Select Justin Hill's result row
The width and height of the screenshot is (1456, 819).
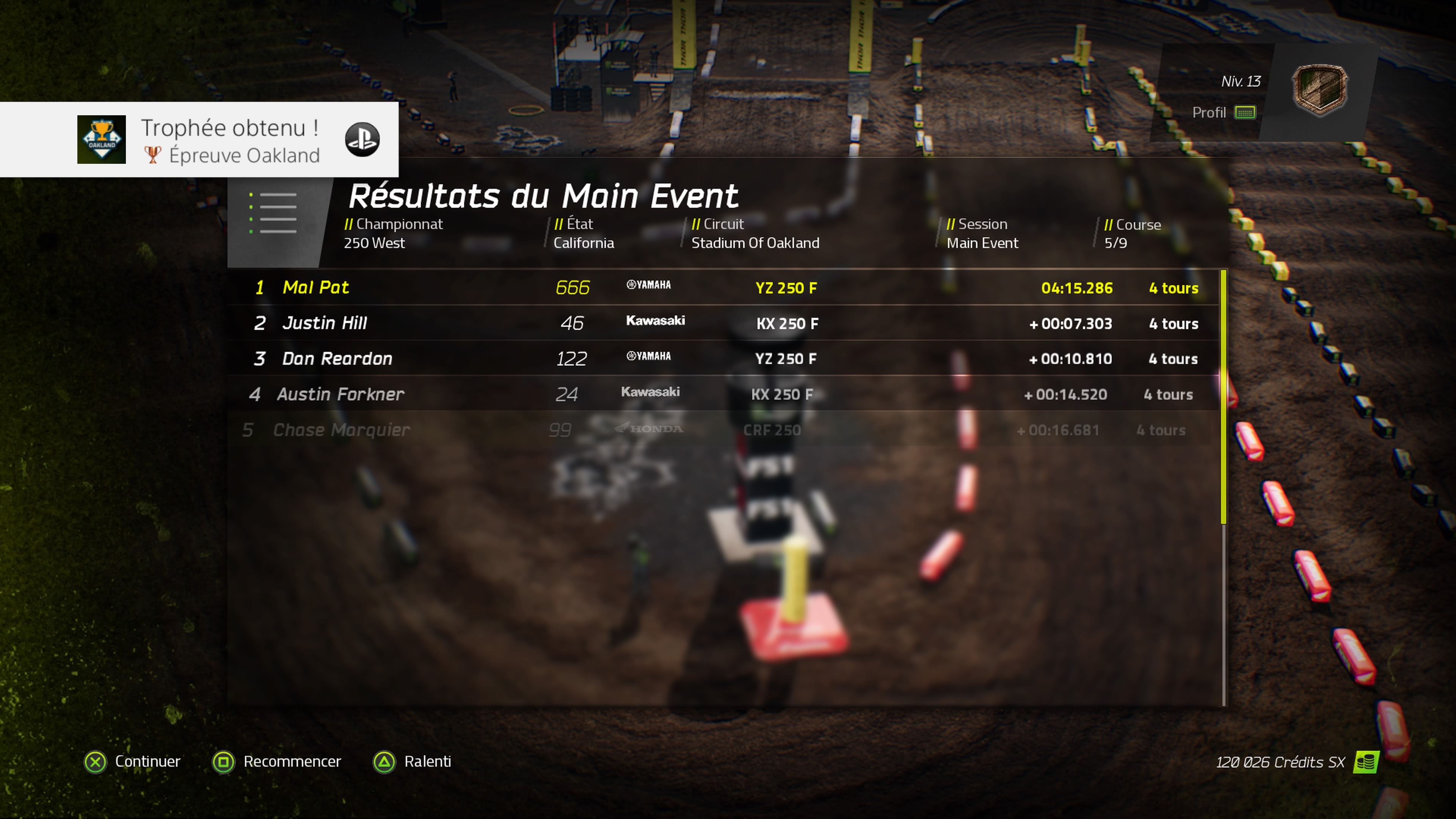point(723,323)
